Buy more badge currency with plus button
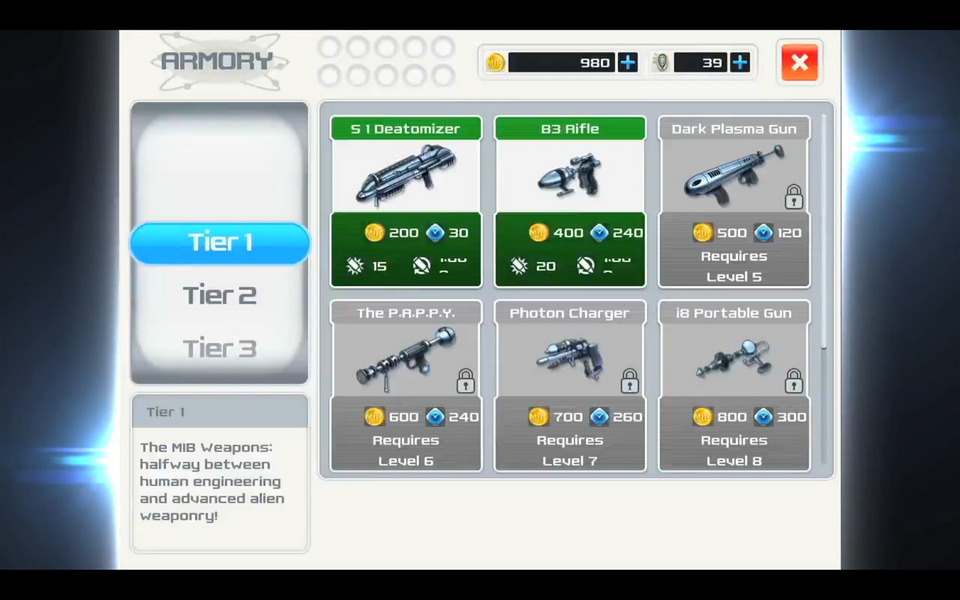 740,63
